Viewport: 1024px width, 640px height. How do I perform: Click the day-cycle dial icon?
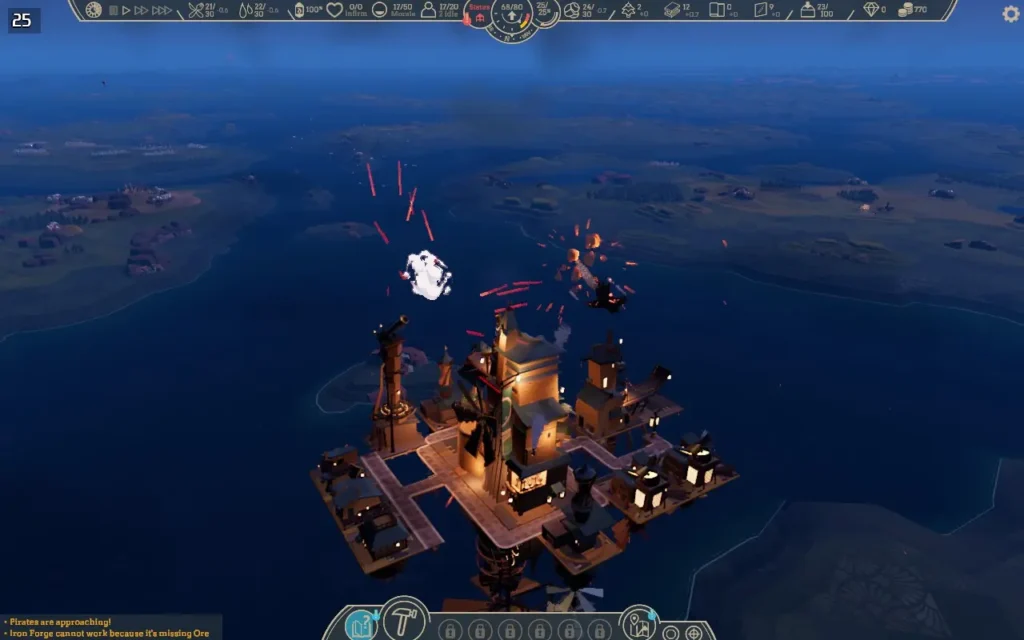(x=93, y=10)
